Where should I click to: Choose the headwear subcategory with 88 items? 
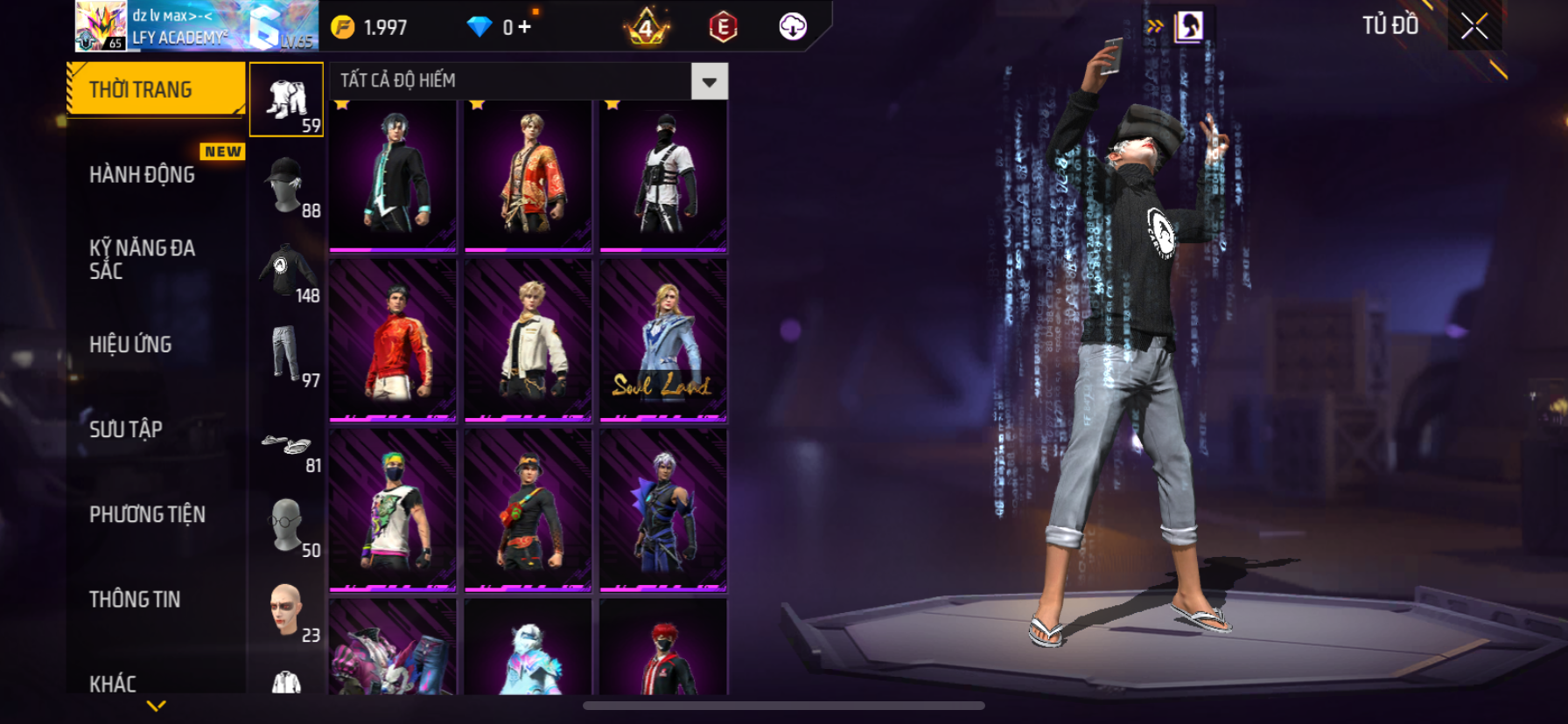click(286, 184)
